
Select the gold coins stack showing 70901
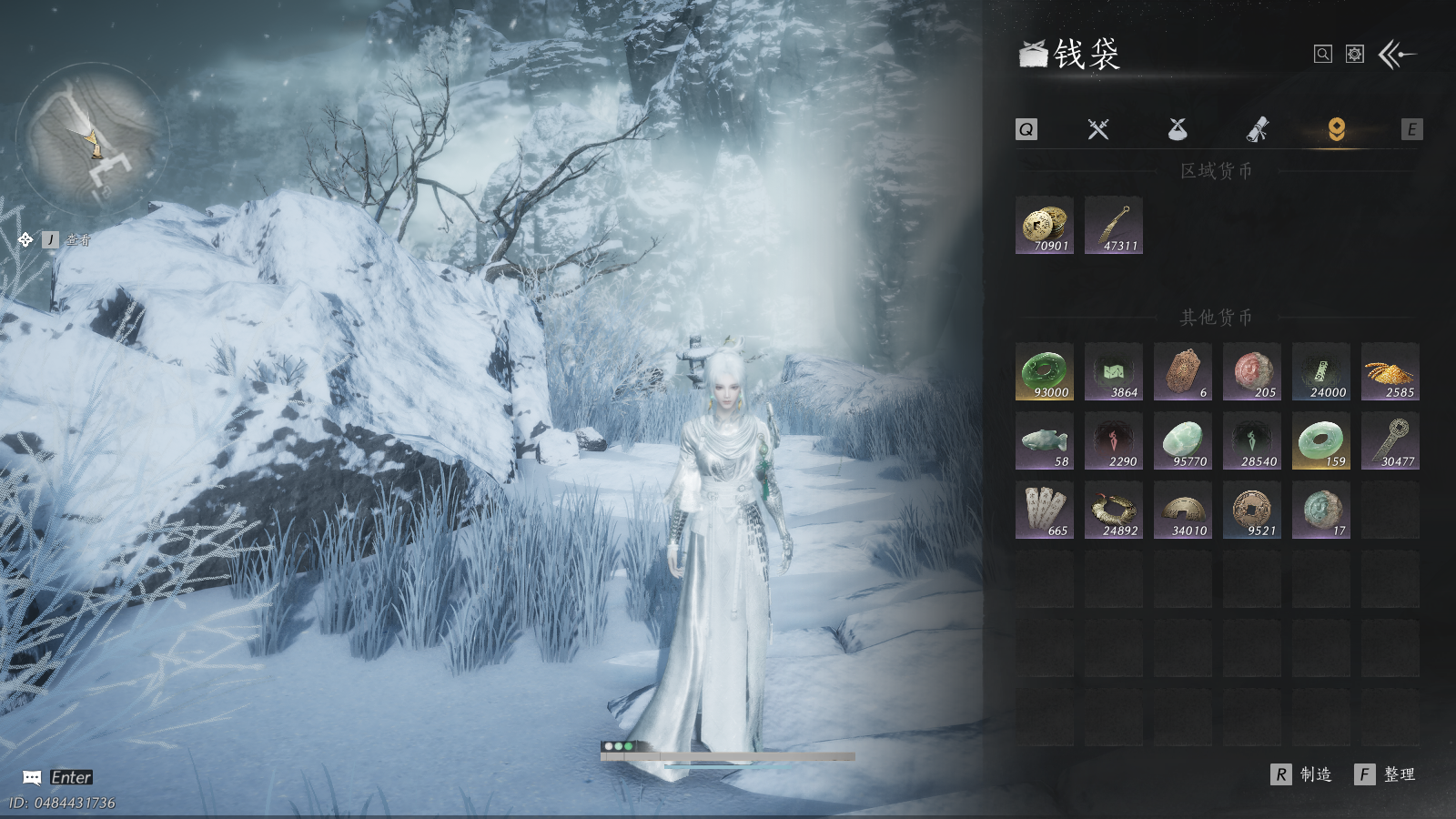tap(1045, 225)
